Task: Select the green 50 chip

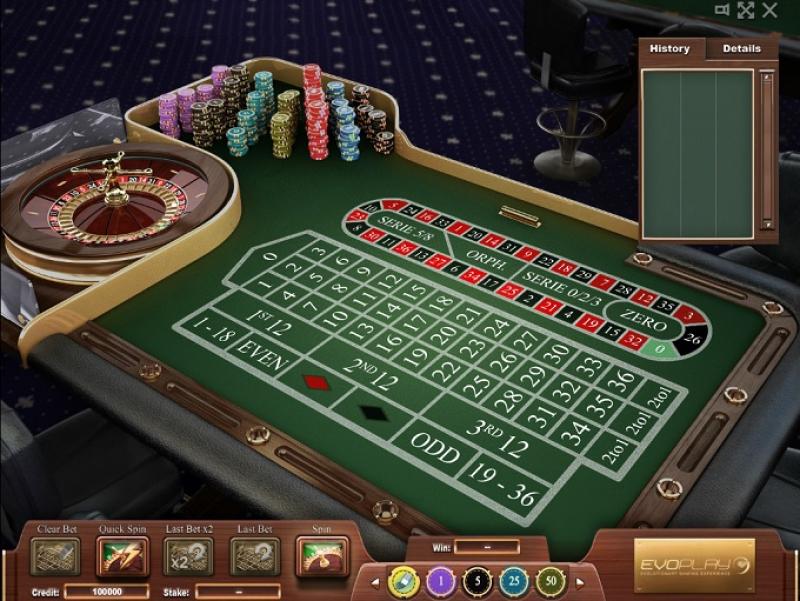Action: 551,581
